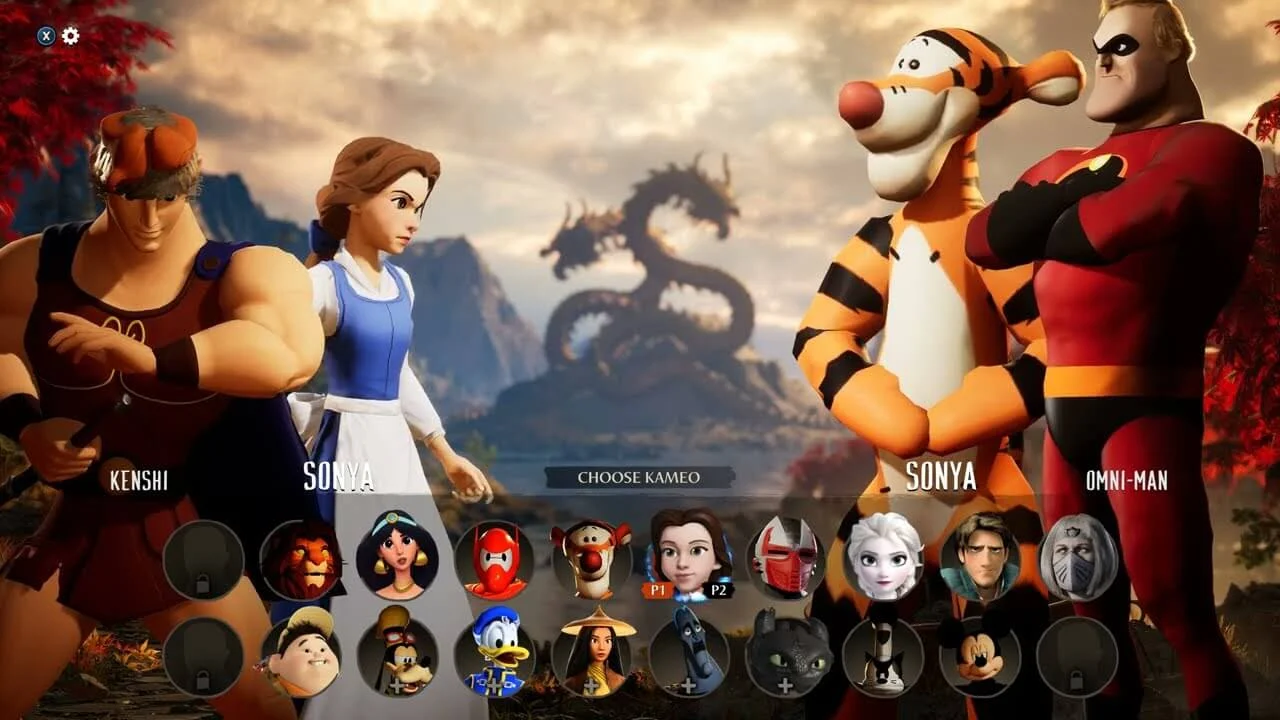Image resolution: width=1280 pixels, height=720 pixels.
Task: Select Russell's portrait from Up
Action: (303, 655)
